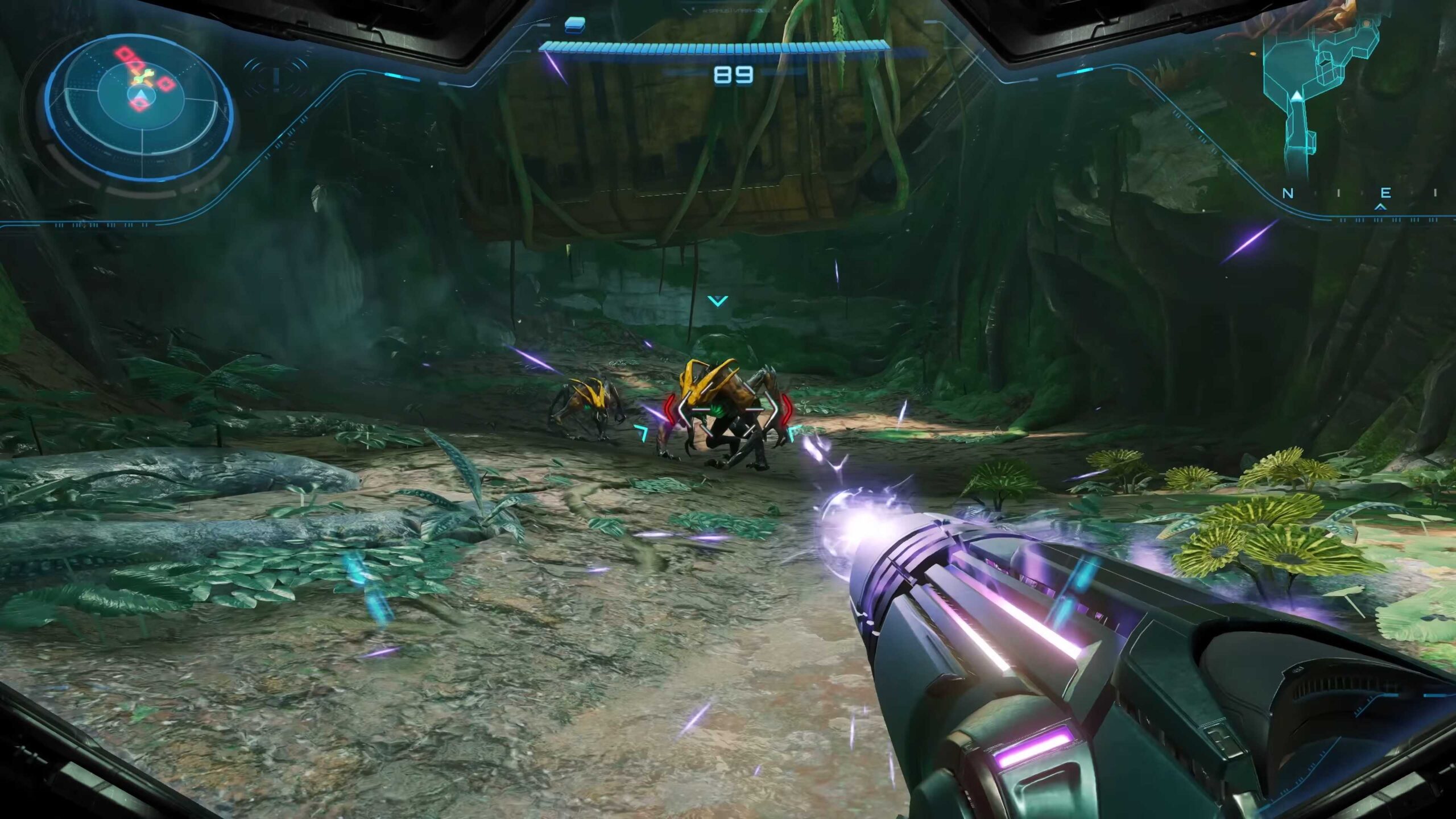The image size is (1456, 819).
Task: Click the N compass letter on the heading bar
Action: point(1288,194)
